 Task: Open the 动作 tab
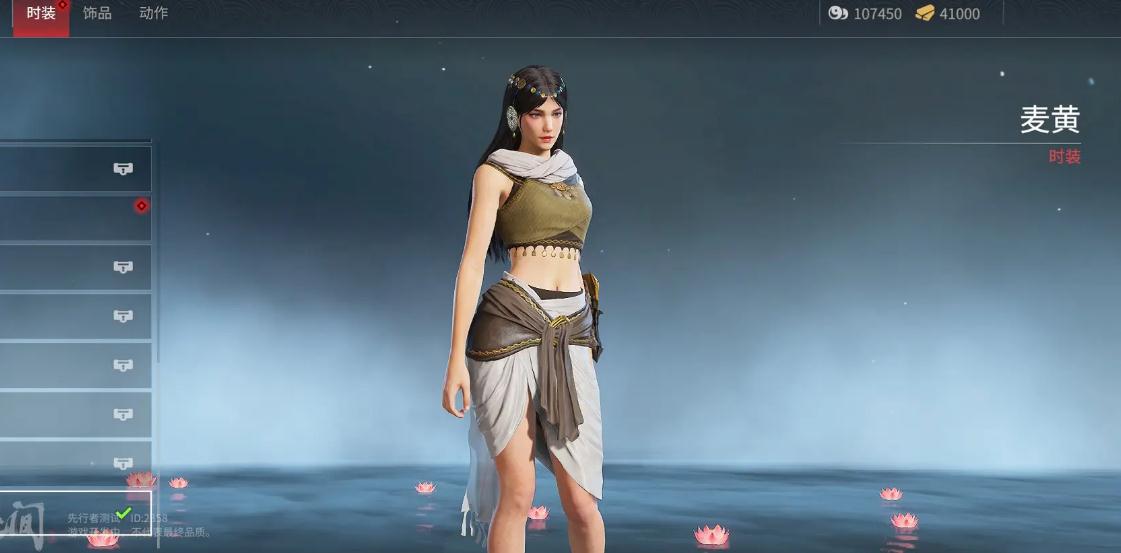(x=154, y=14)
